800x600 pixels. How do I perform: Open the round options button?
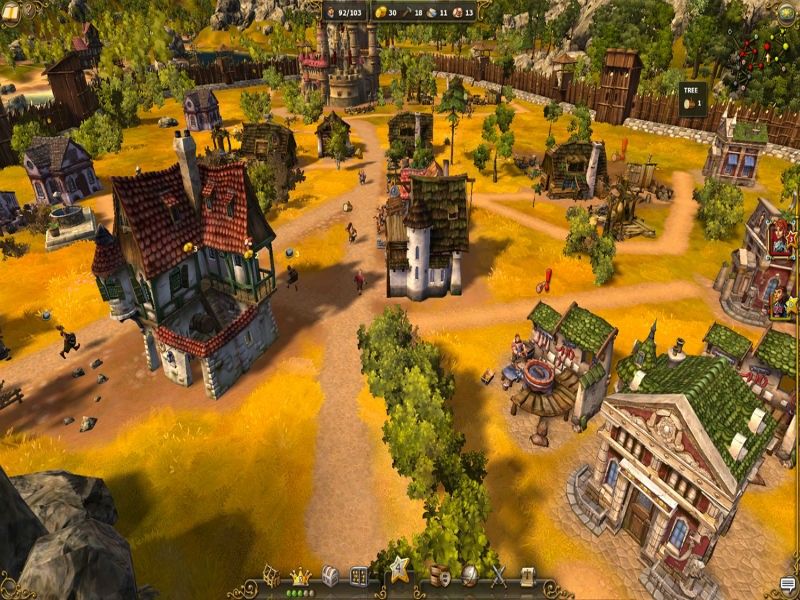point(787,12)
